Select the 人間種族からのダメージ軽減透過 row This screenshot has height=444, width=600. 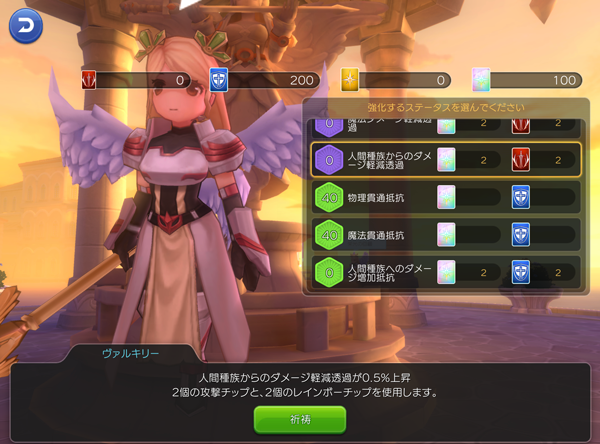445,159
